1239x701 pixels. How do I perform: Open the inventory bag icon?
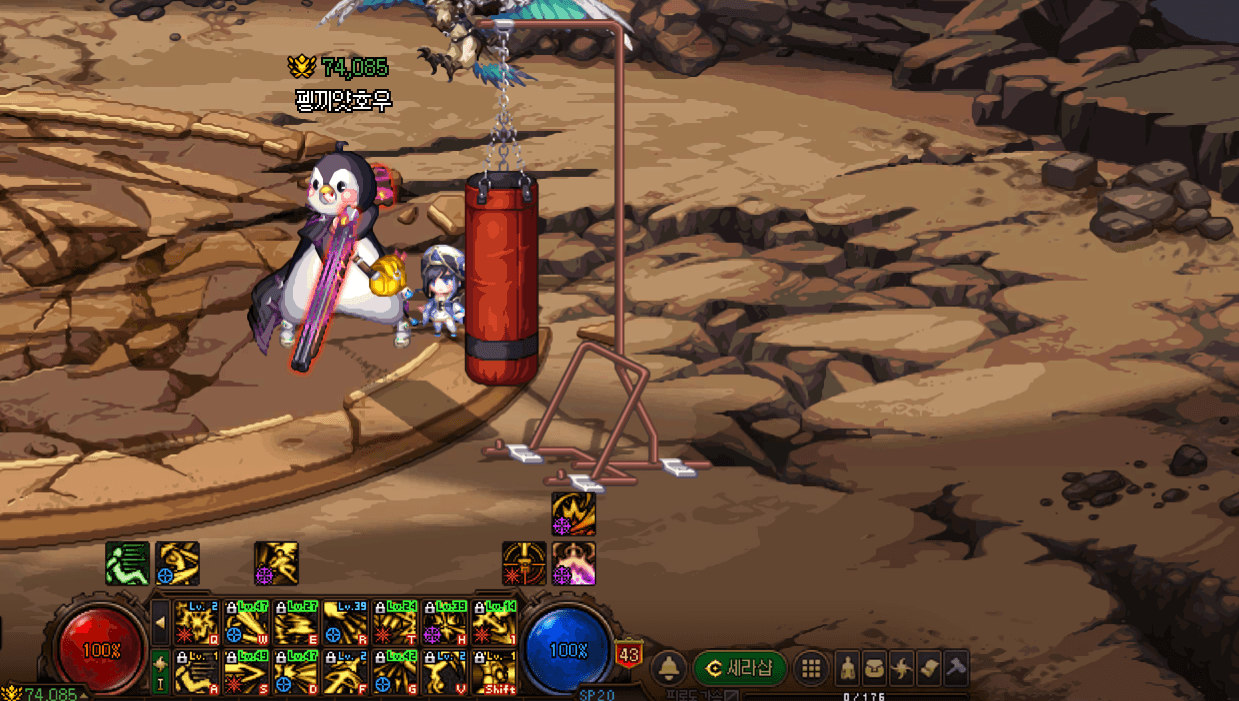point(875,667)
